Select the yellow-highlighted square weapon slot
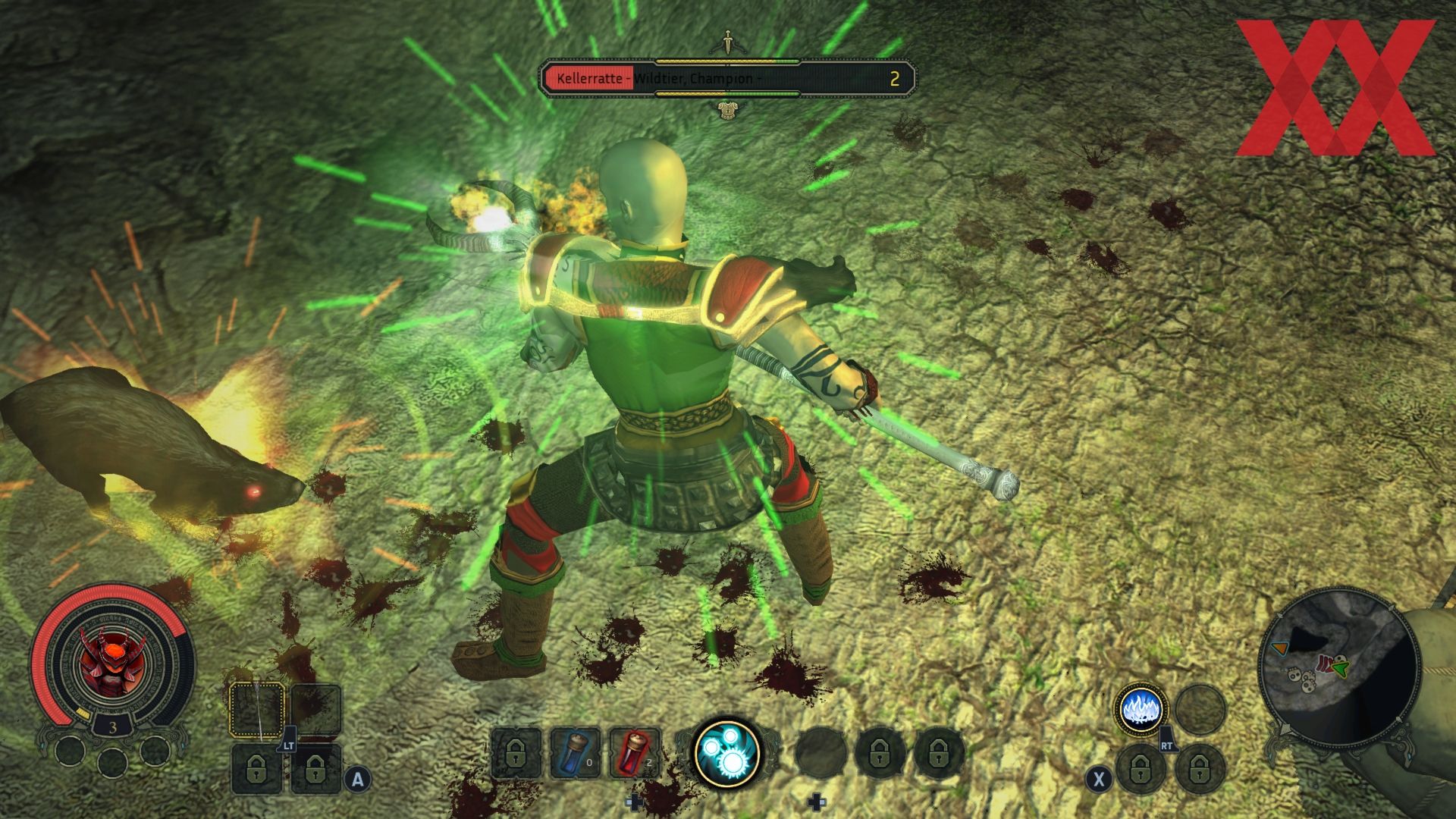Image resolution: width=1456 pixels, height=819 pixels. pyautogui.click(x=257, y=710)
